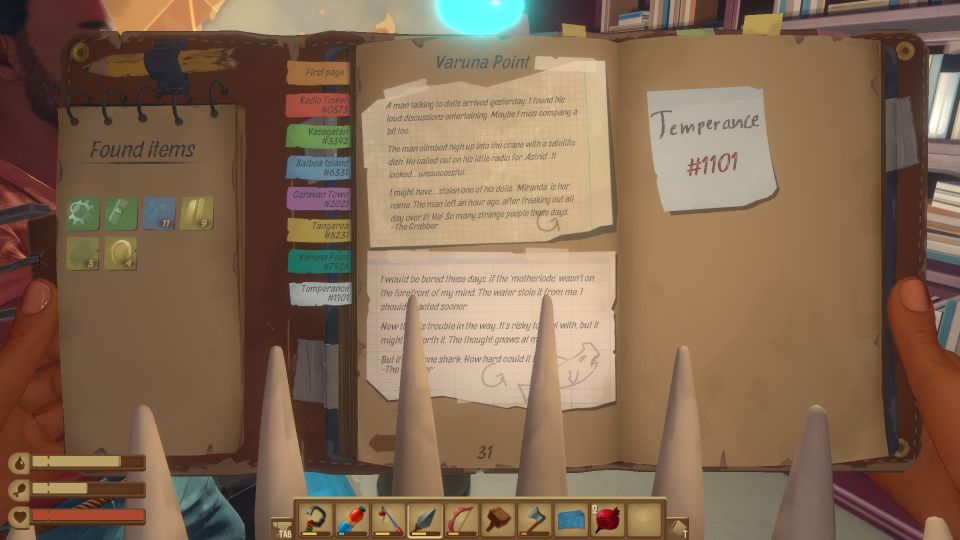The height and width of the screenshot is (540, 960).
Task: Switch to the Varuna Point tab
Action: point(318,261)
